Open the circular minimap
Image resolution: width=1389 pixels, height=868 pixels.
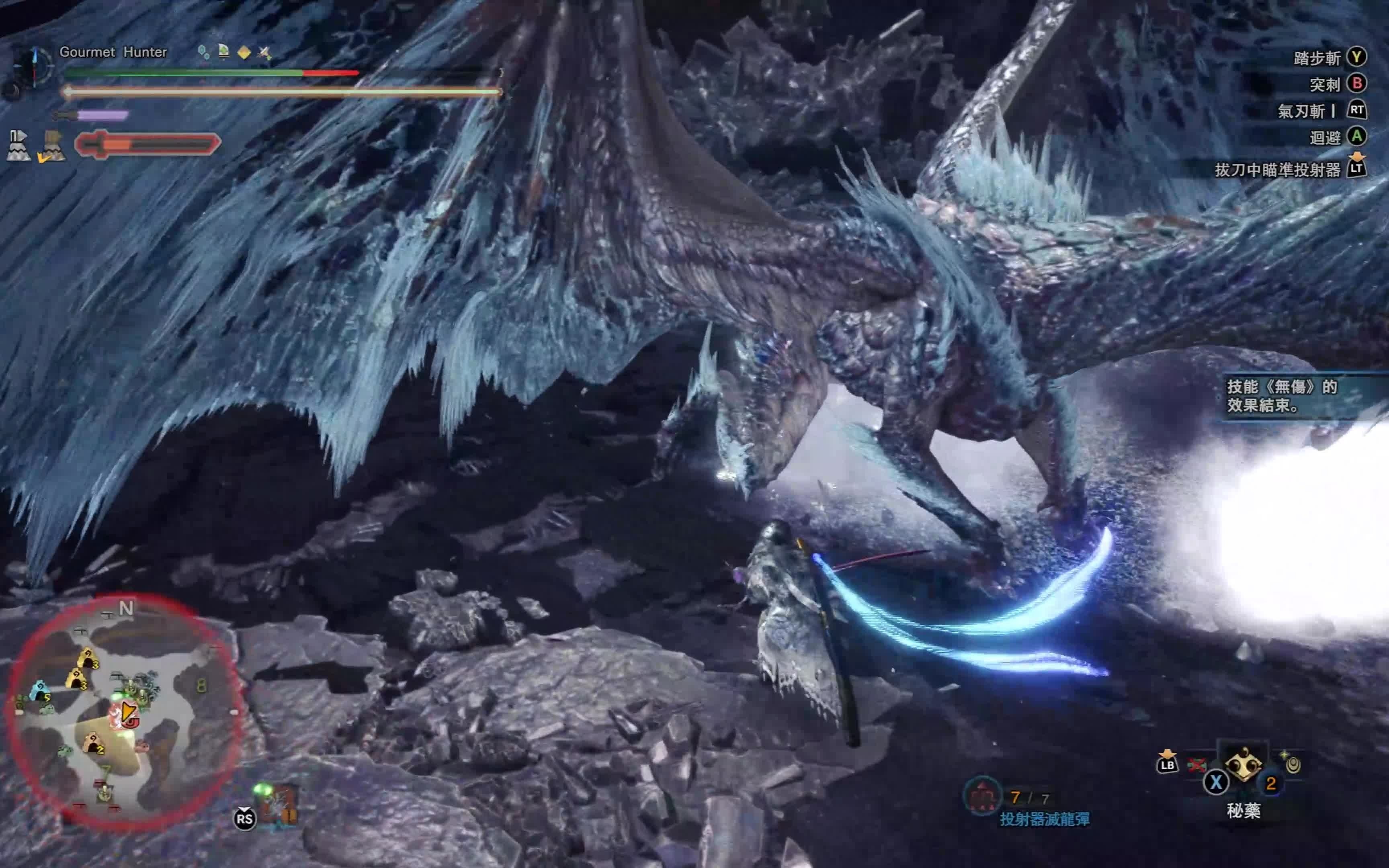tap(123, 712)
